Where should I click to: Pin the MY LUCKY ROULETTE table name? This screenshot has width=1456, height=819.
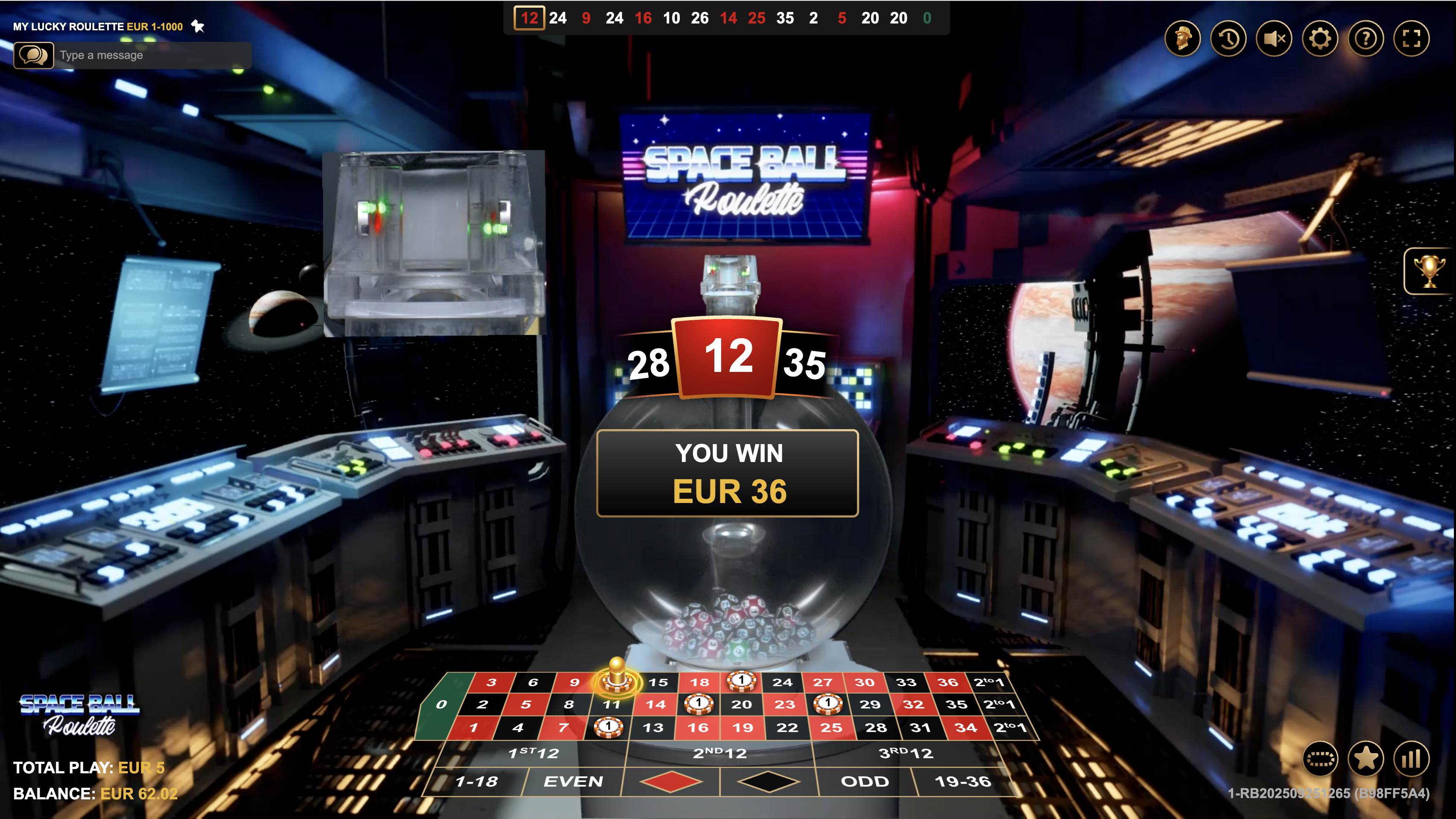coord(197,26)
